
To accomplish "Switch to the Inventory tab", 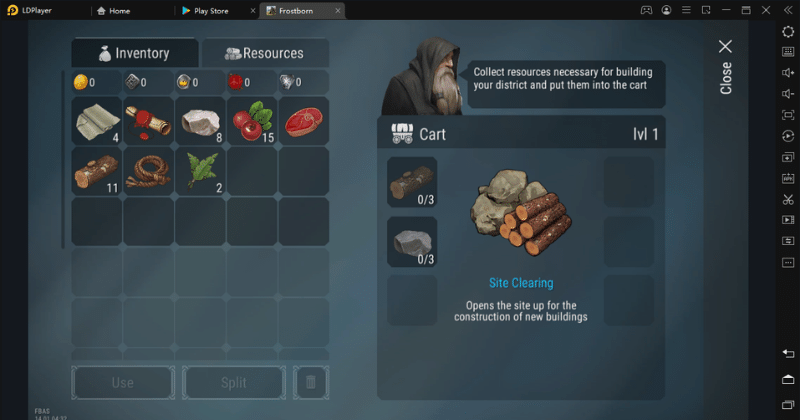I will [x=134, y=53].
